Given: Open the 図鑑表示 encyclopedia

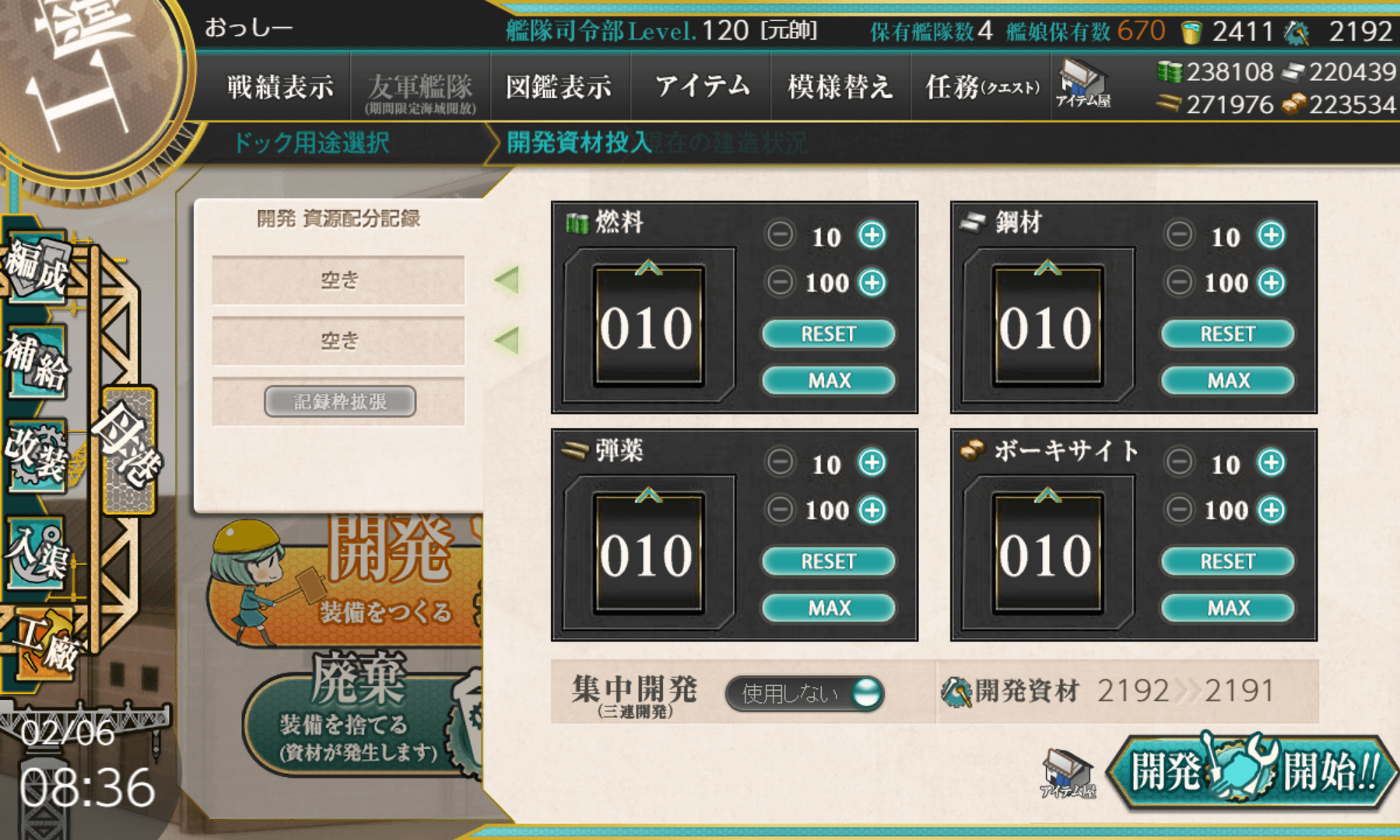Looking at the screenshot, I should click(x=559, y=86).
